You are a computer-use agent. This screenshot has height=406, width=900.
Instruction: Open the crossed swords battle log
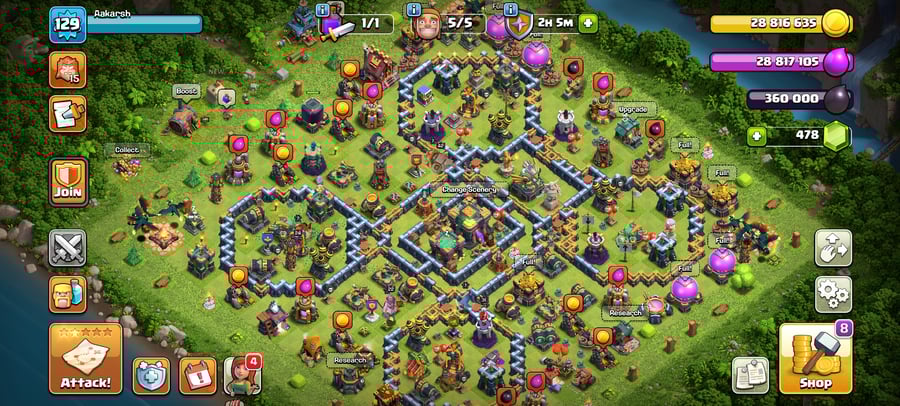tap(67, 248)
